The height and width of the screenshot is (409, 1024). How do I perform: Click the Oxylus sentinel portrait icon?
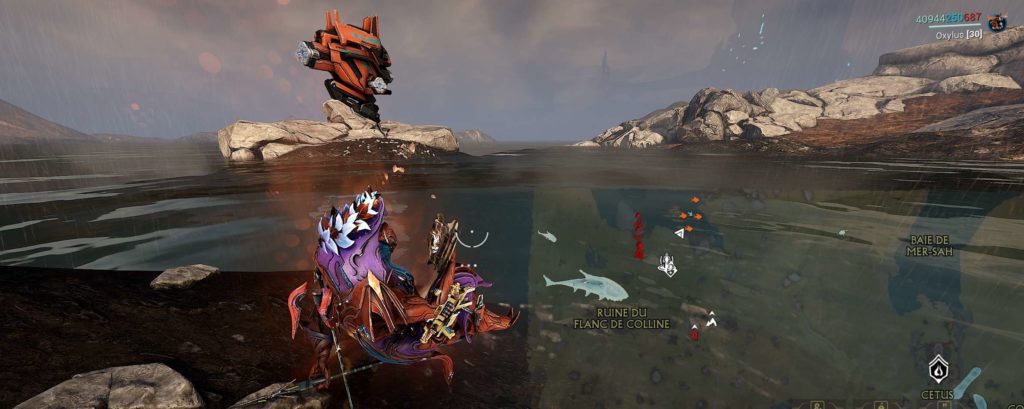click(997, 22)
